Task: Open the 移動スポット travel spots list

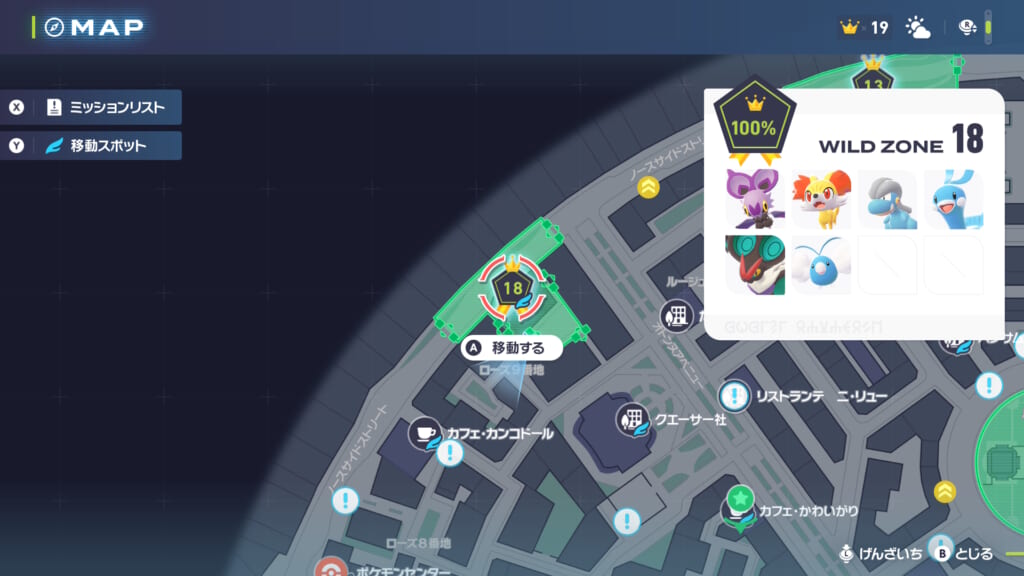Action: click(x=95, y=146)
